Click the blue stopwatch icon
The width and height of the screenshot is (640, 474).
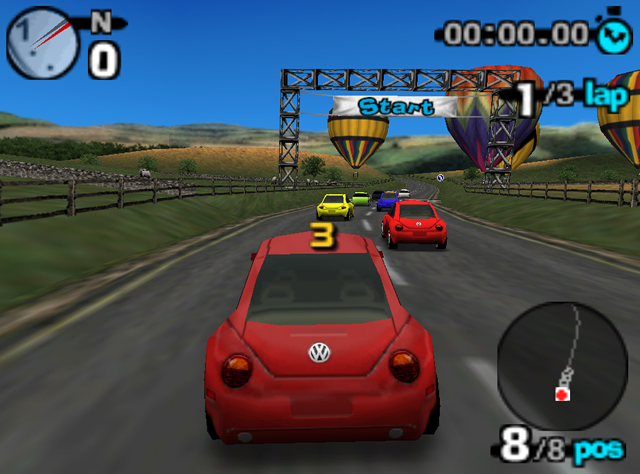[612, 33]
